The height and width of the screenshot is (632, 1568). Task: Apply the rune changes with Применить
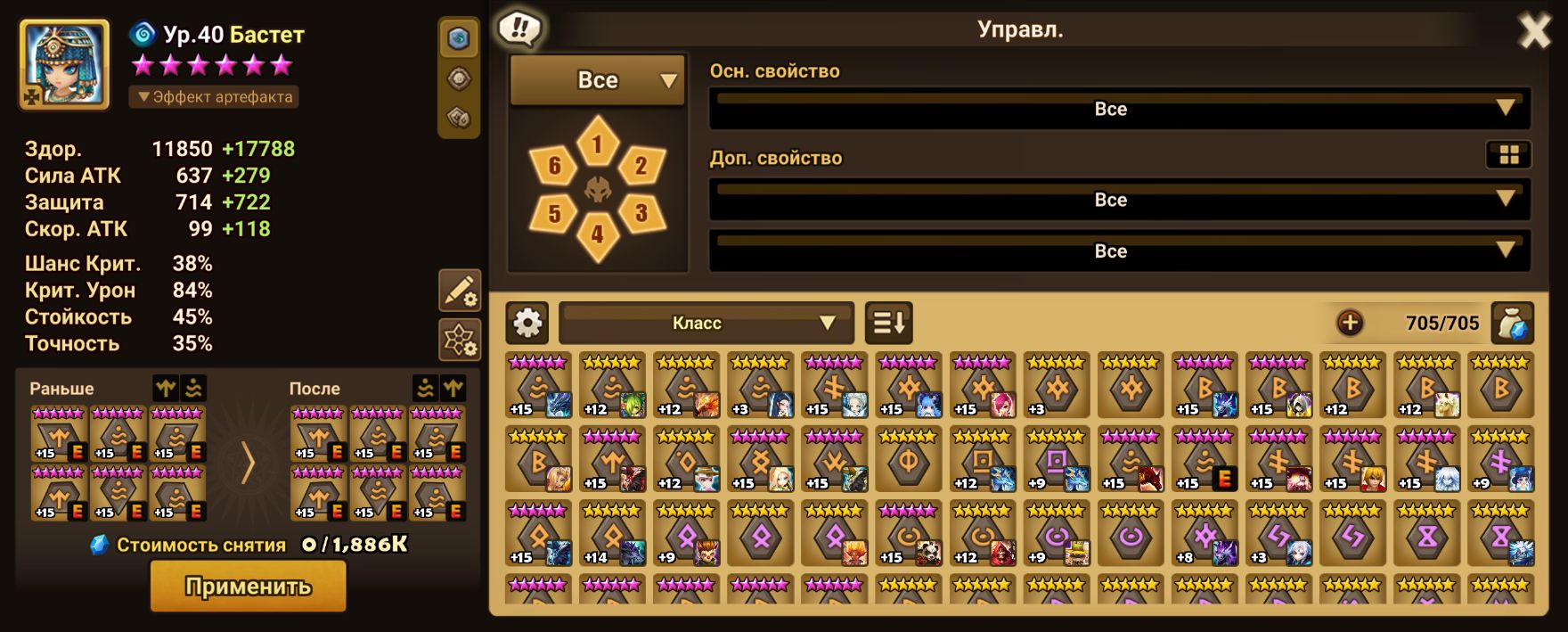tap(248, 587)
